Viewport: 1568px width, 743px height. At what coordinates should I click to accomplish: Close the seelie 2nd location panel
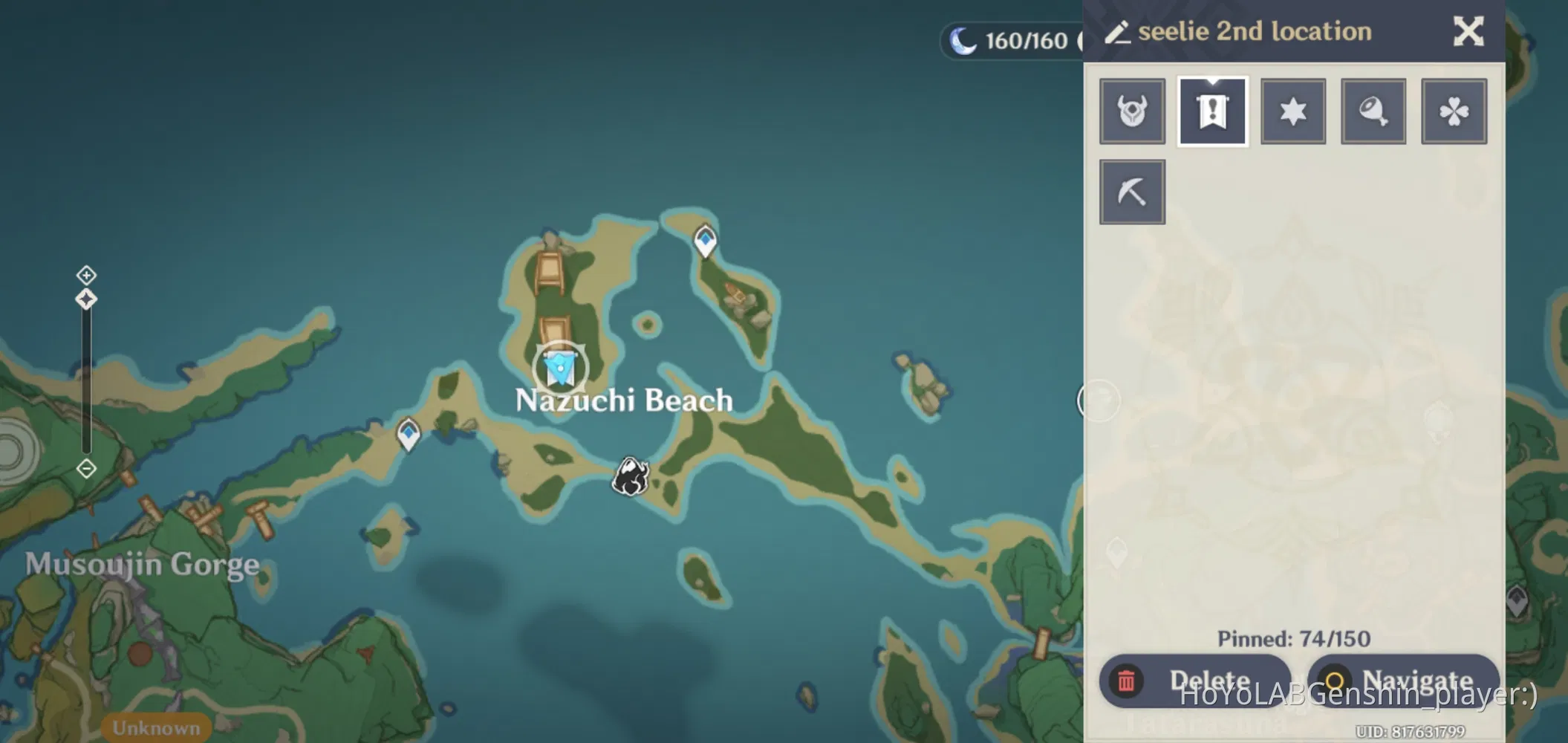click(x=1468, y=31)
